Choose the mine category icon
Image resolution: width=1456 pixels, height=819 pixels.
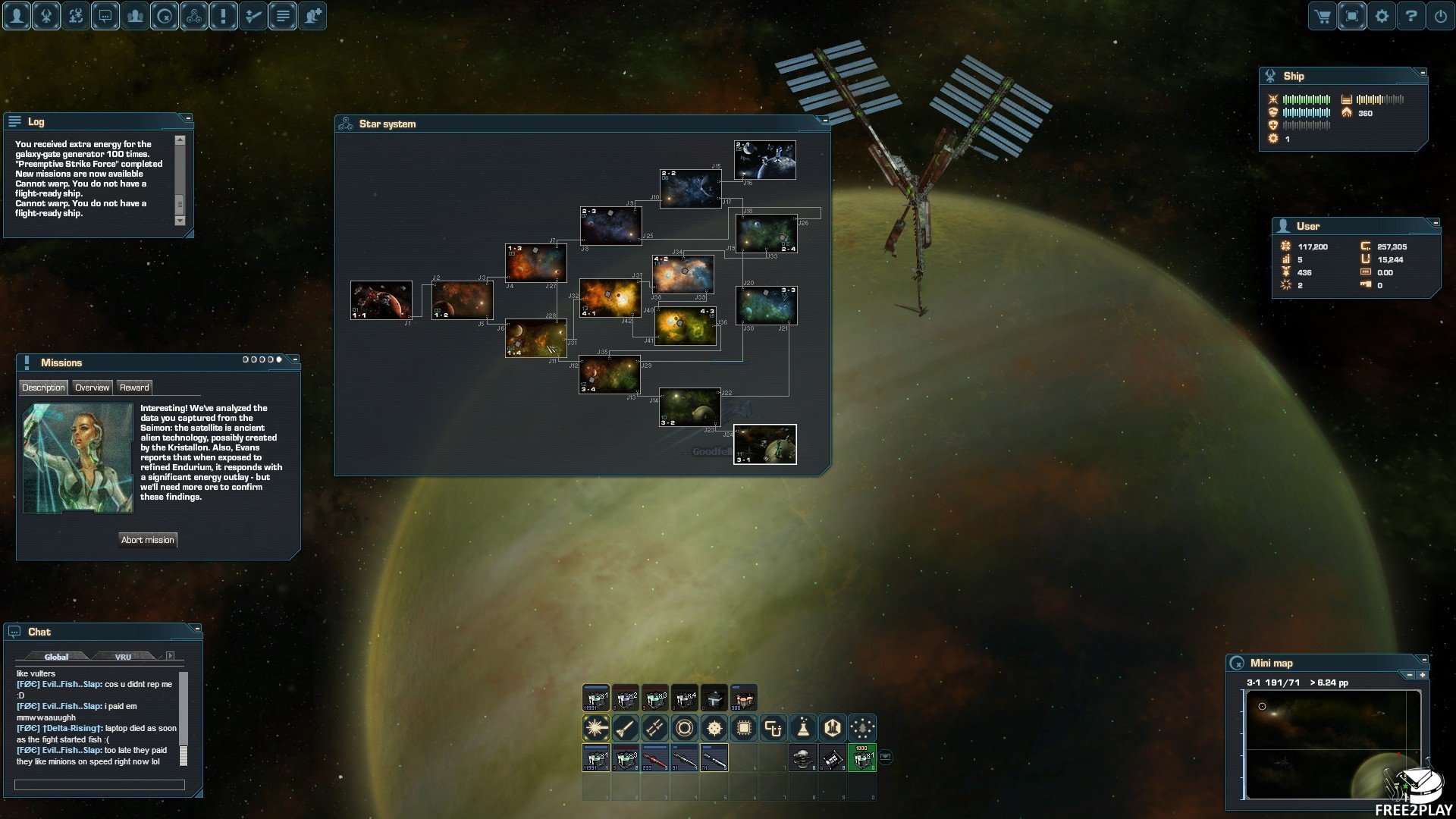tap(714, 729)
